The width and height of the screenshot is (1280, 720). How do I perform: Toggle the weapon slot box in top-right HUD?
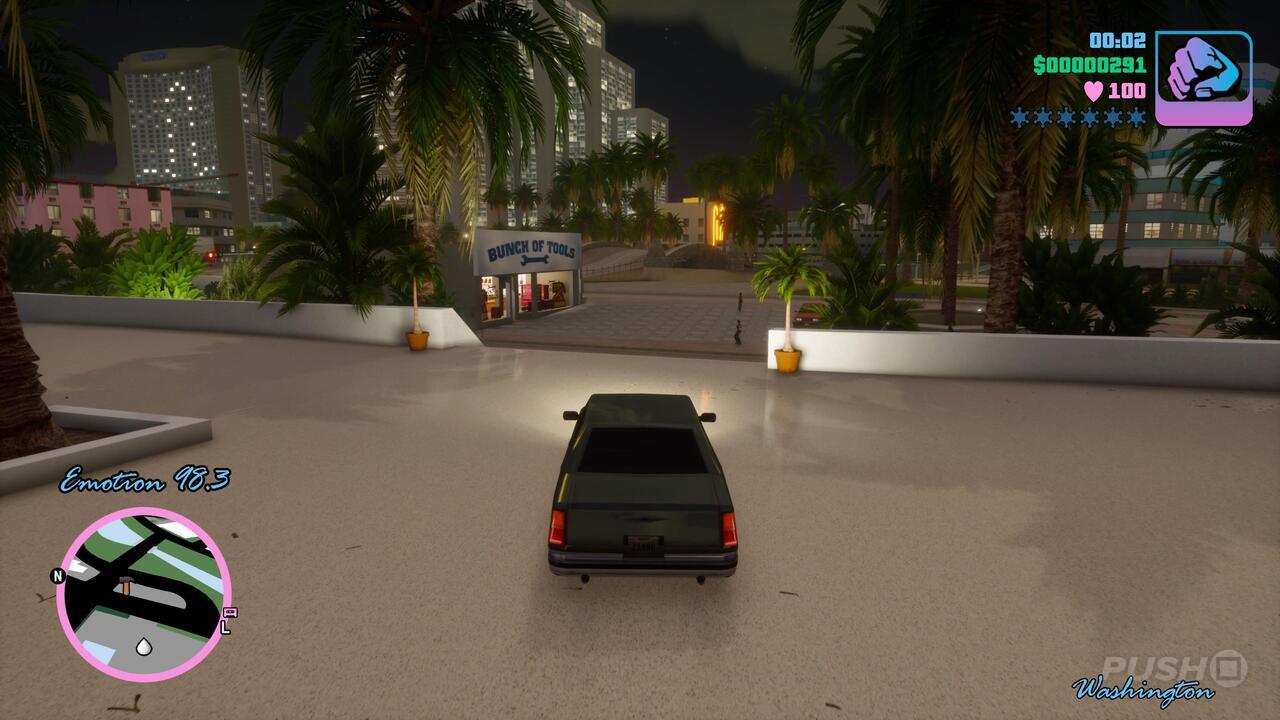click(x=1202, y=76)
